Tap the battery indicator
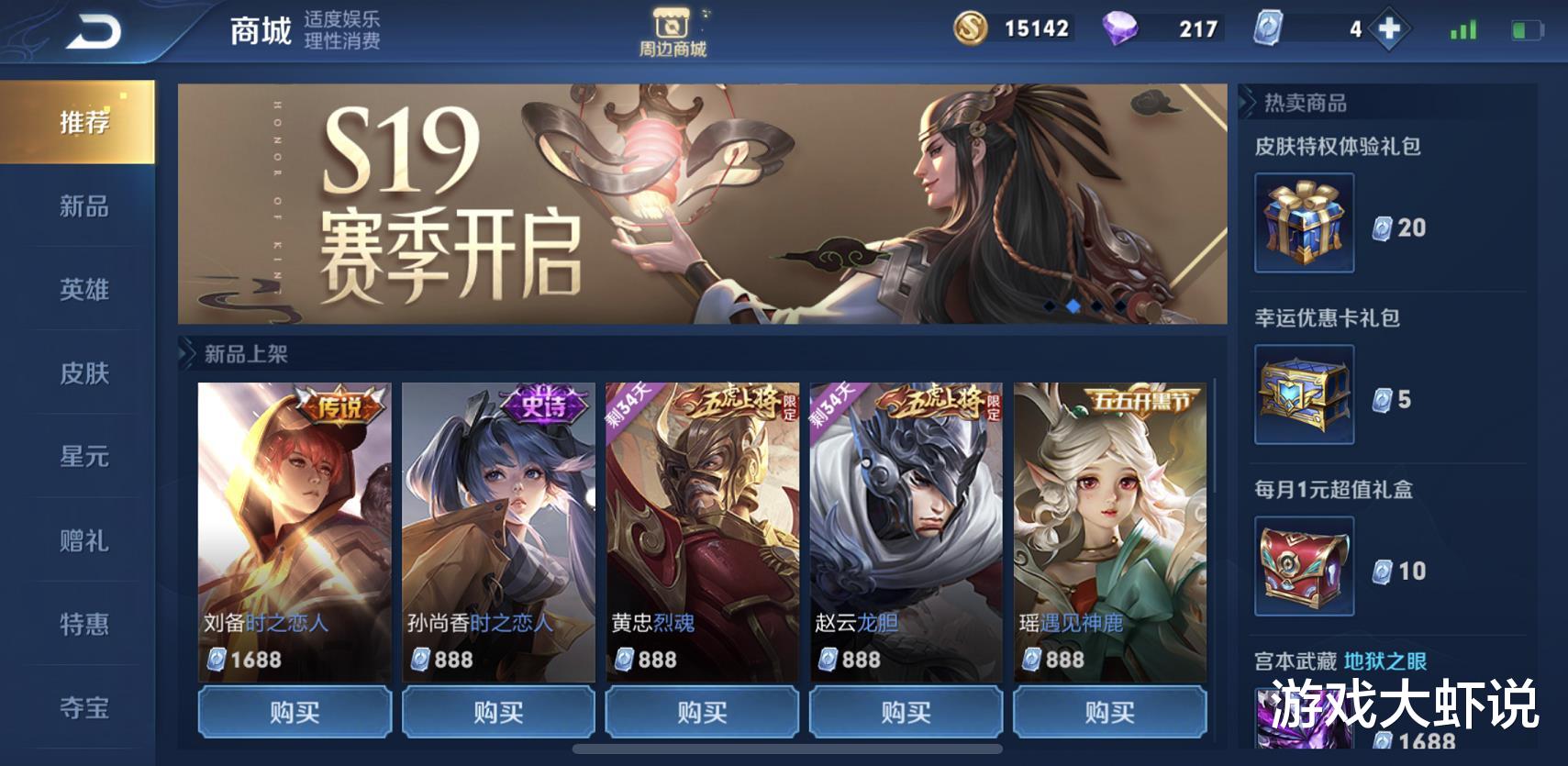The width and height of the screenshot is (1568, 766). tap(1527, 29)
